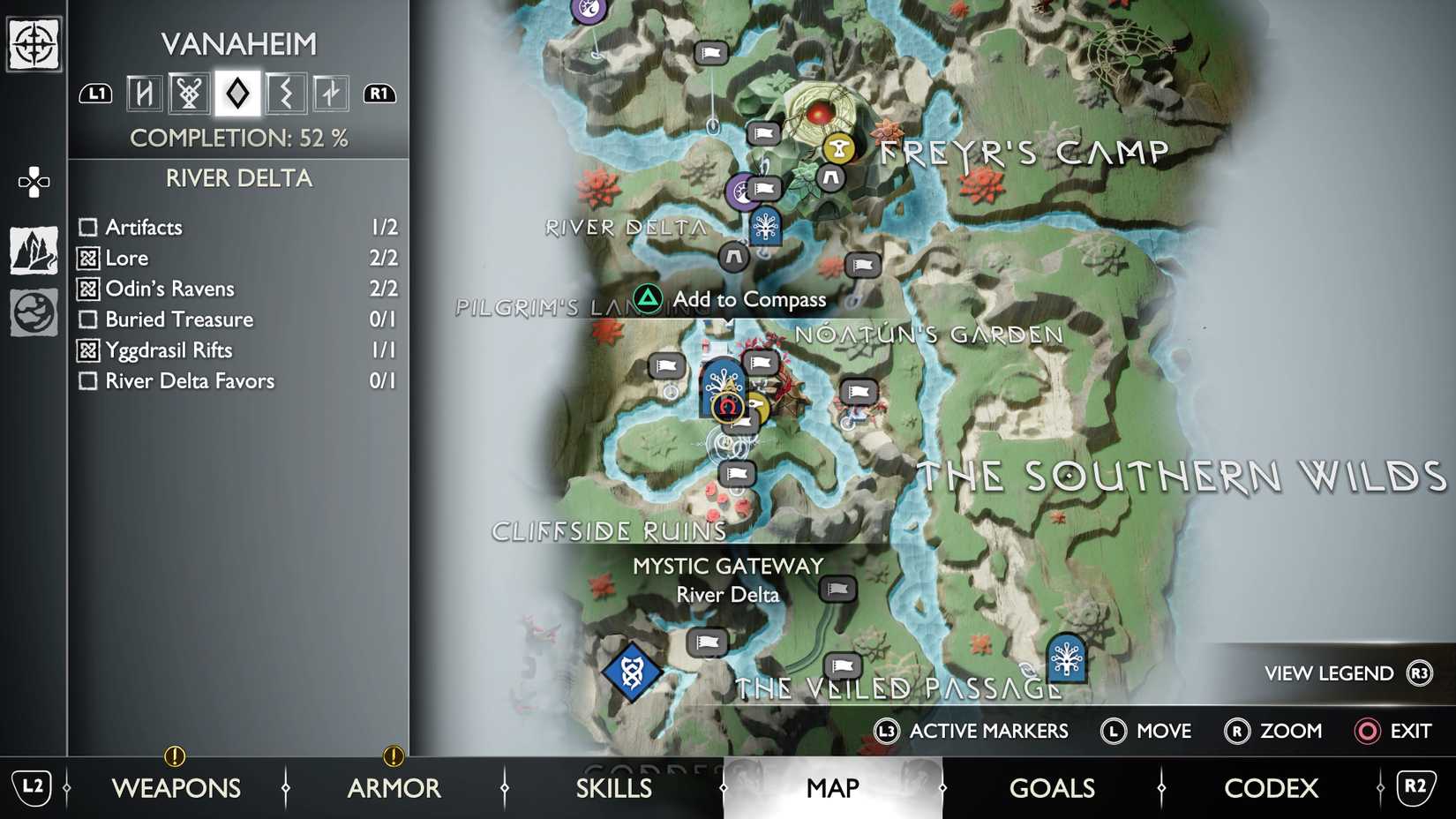
Task: Check the Artifacts checkbox in River Delta list
Action: click(86, 227)
